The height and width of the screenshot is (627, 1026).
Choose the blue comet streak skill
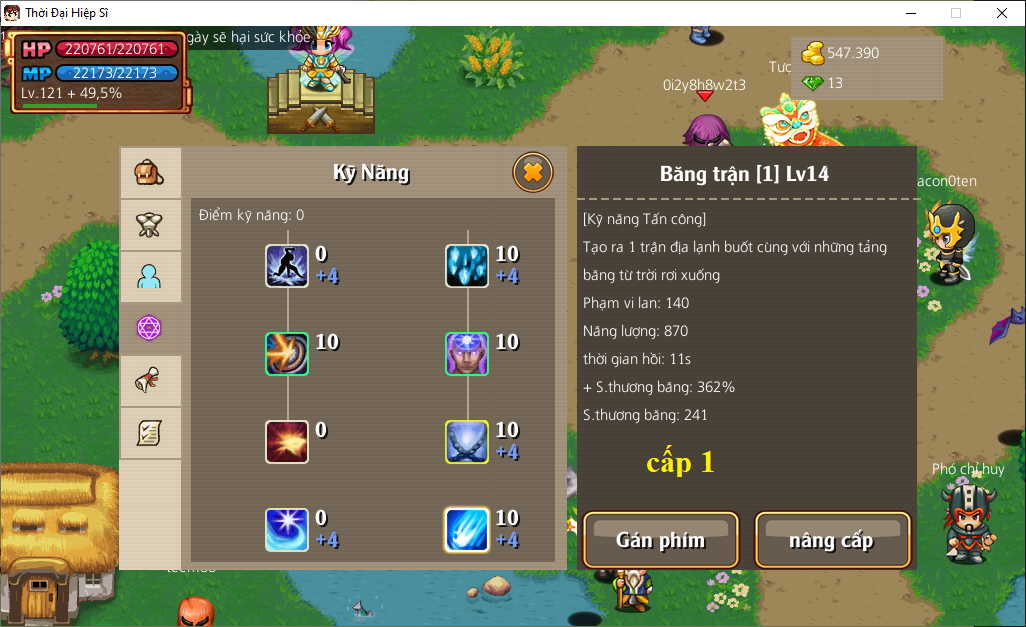[467, 530]
